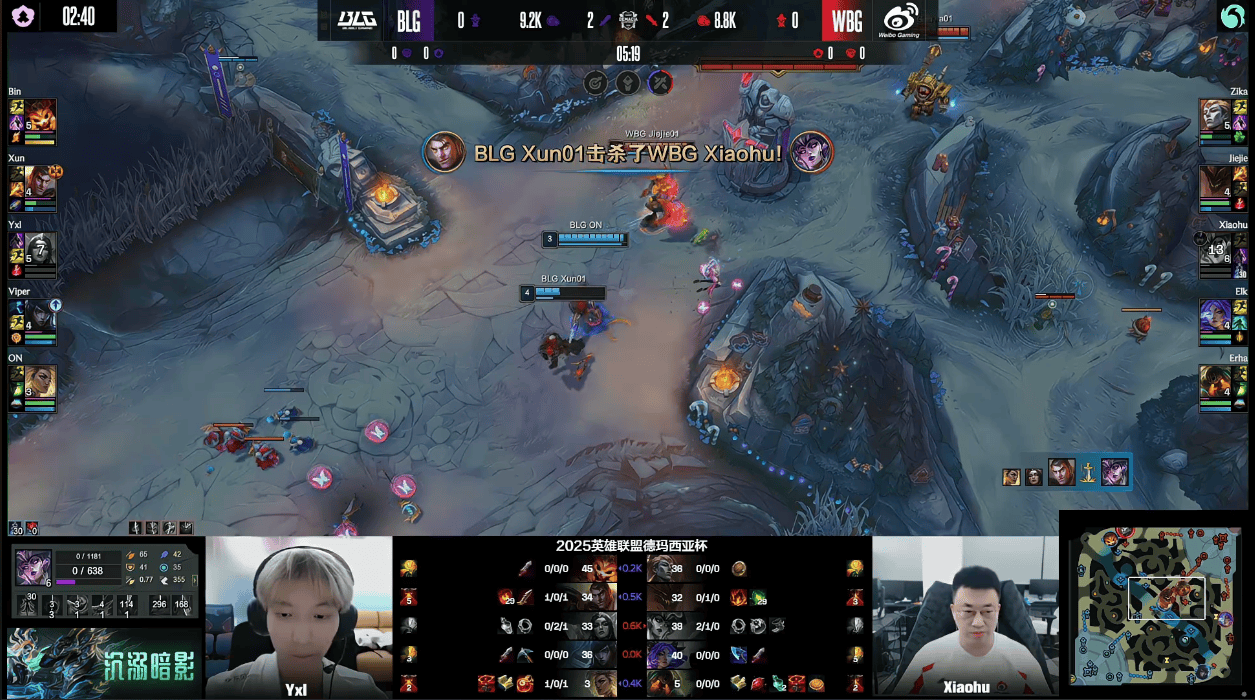Select ON's champion portrait
Image resolution: width=1255 pixels, height=700 pixels.
[x=40, y=382]
